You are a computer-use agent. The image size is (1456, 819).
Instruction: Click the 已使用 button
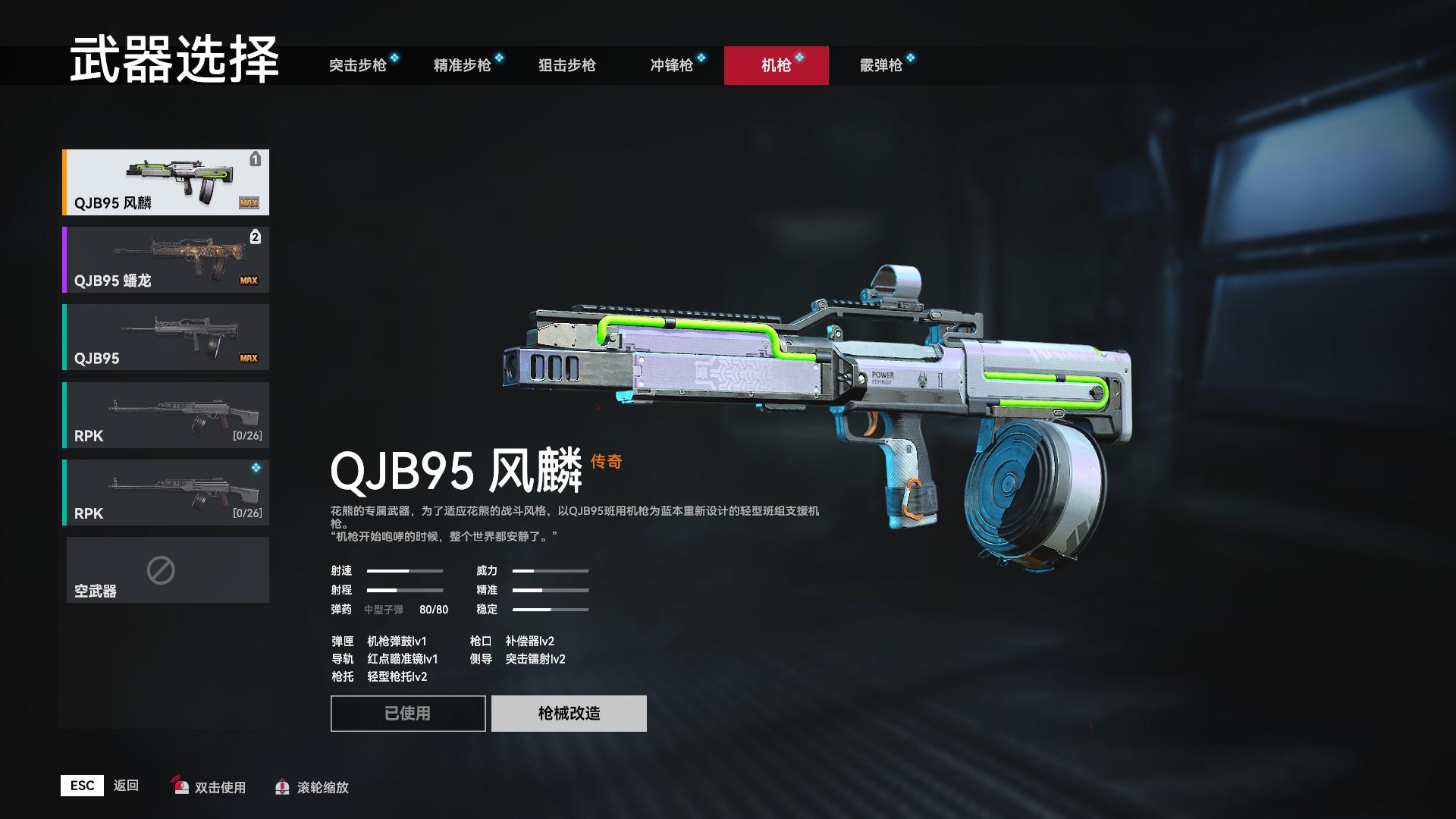(408, 713)
